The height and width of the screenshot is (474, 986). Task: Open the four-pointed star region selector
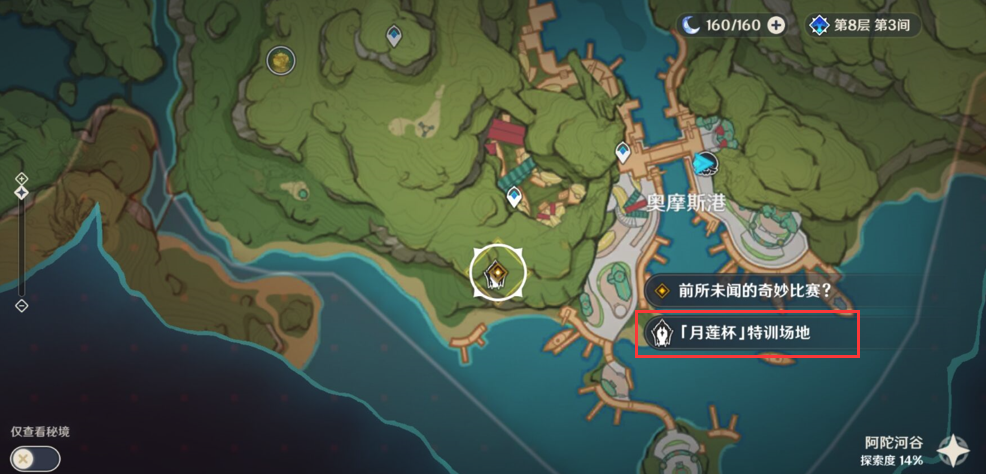point(954,451)
